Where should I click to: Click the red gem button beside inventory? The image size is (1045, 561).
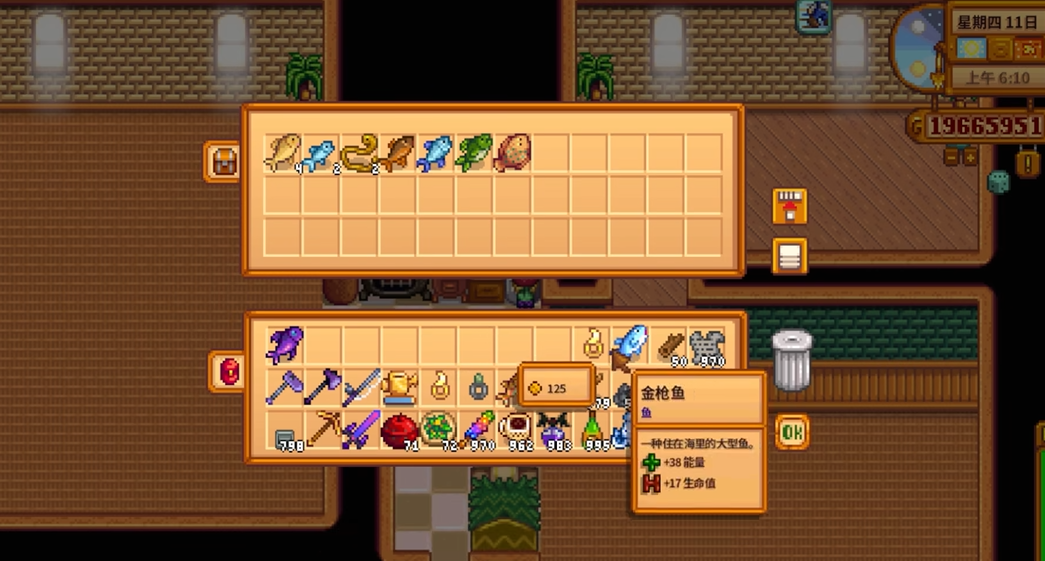click(229, 371)
